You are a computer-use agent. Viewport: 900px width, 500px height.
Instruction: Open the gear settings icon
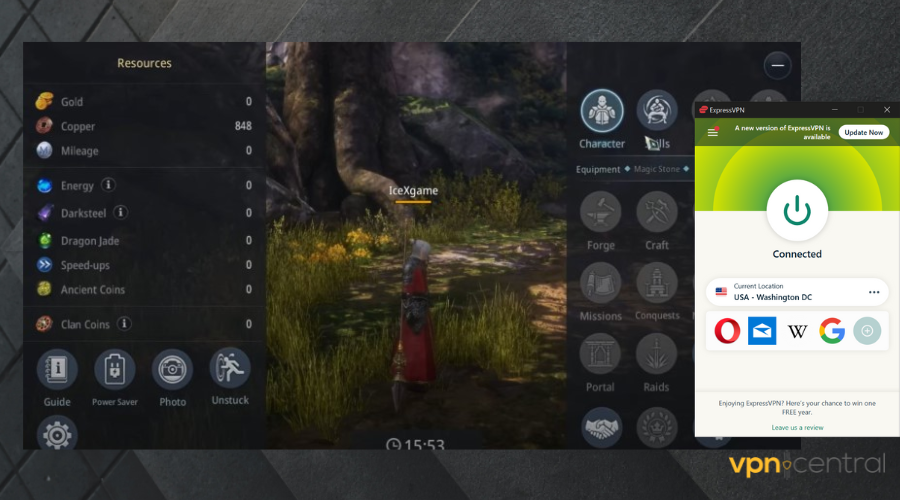point(57,434)
